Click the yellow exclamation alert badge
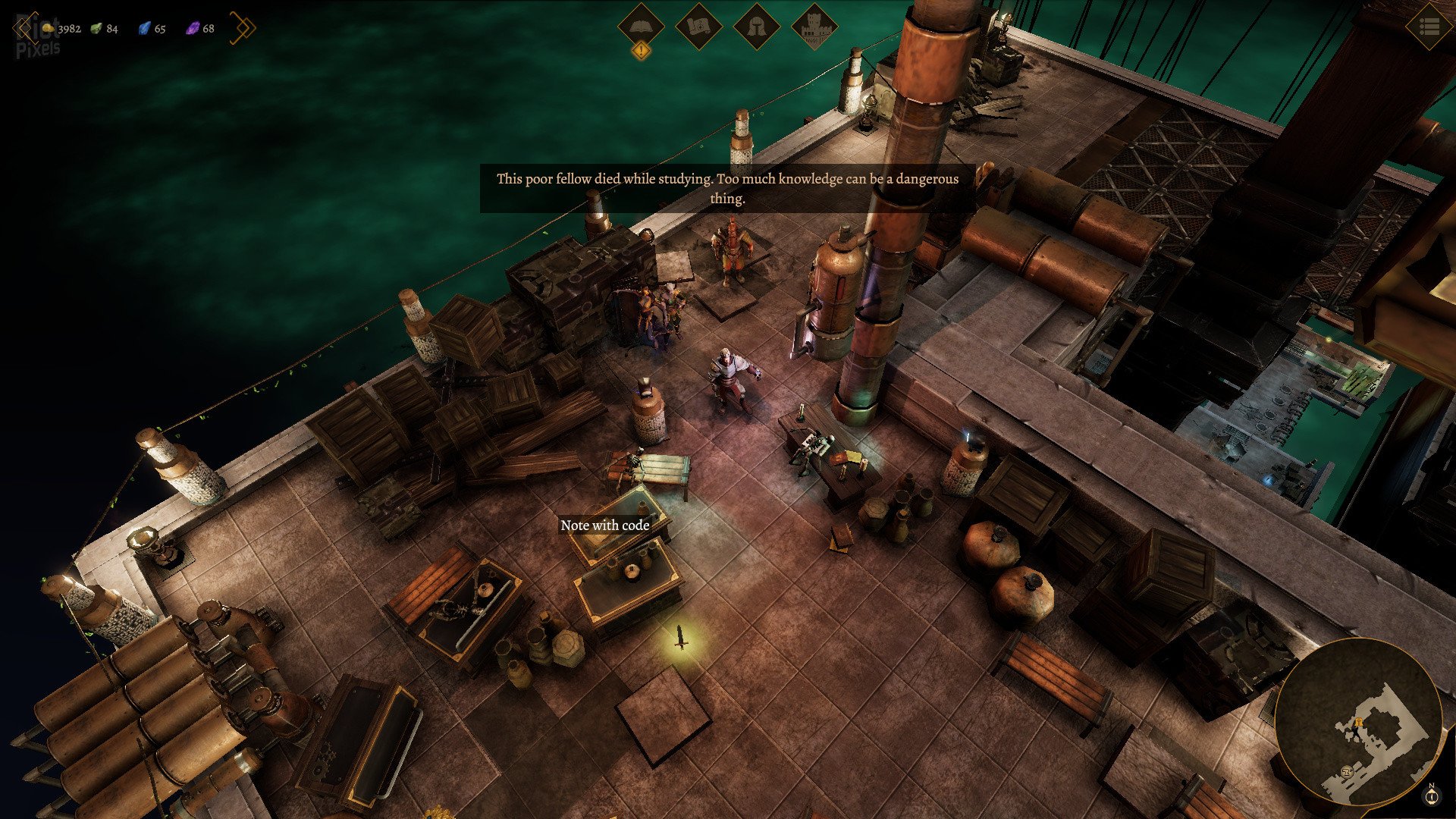The image size is (1456, 819). click(642, 51)
